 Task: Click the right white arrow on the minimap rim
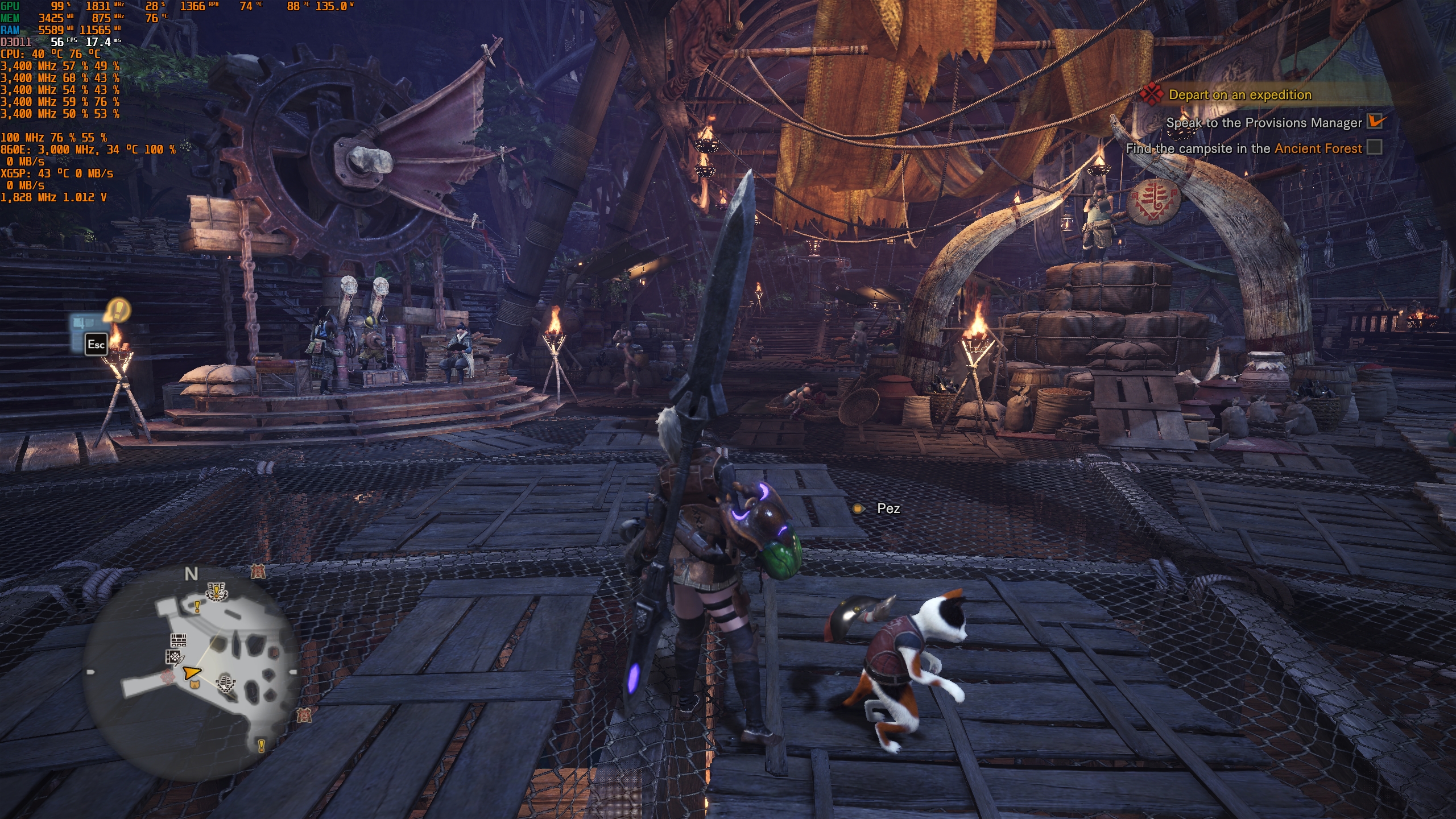click(x=293, y=672)
